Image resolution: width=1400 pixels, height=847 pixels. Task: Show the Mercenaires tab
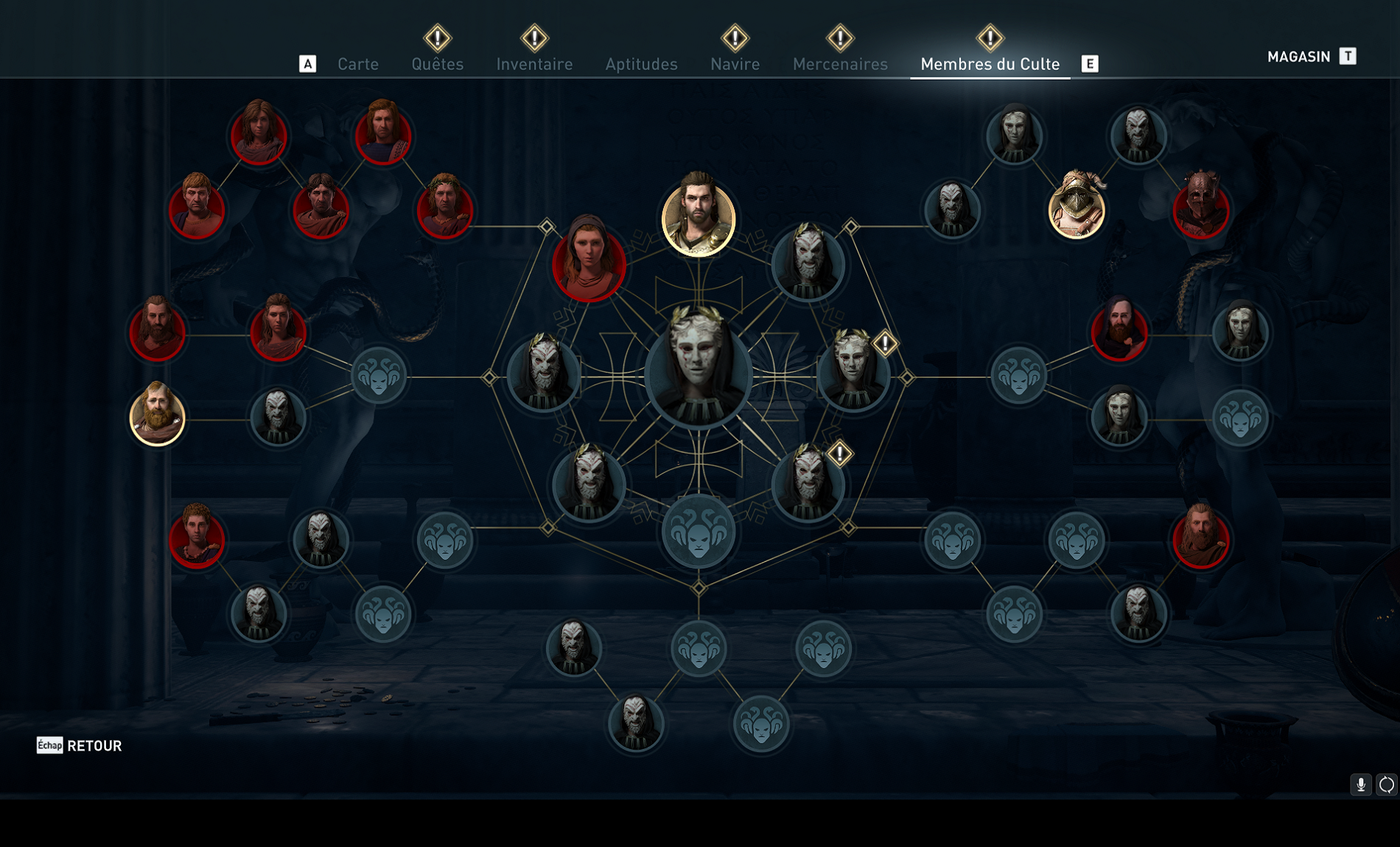pyautogui.click(x=840, y=64)
